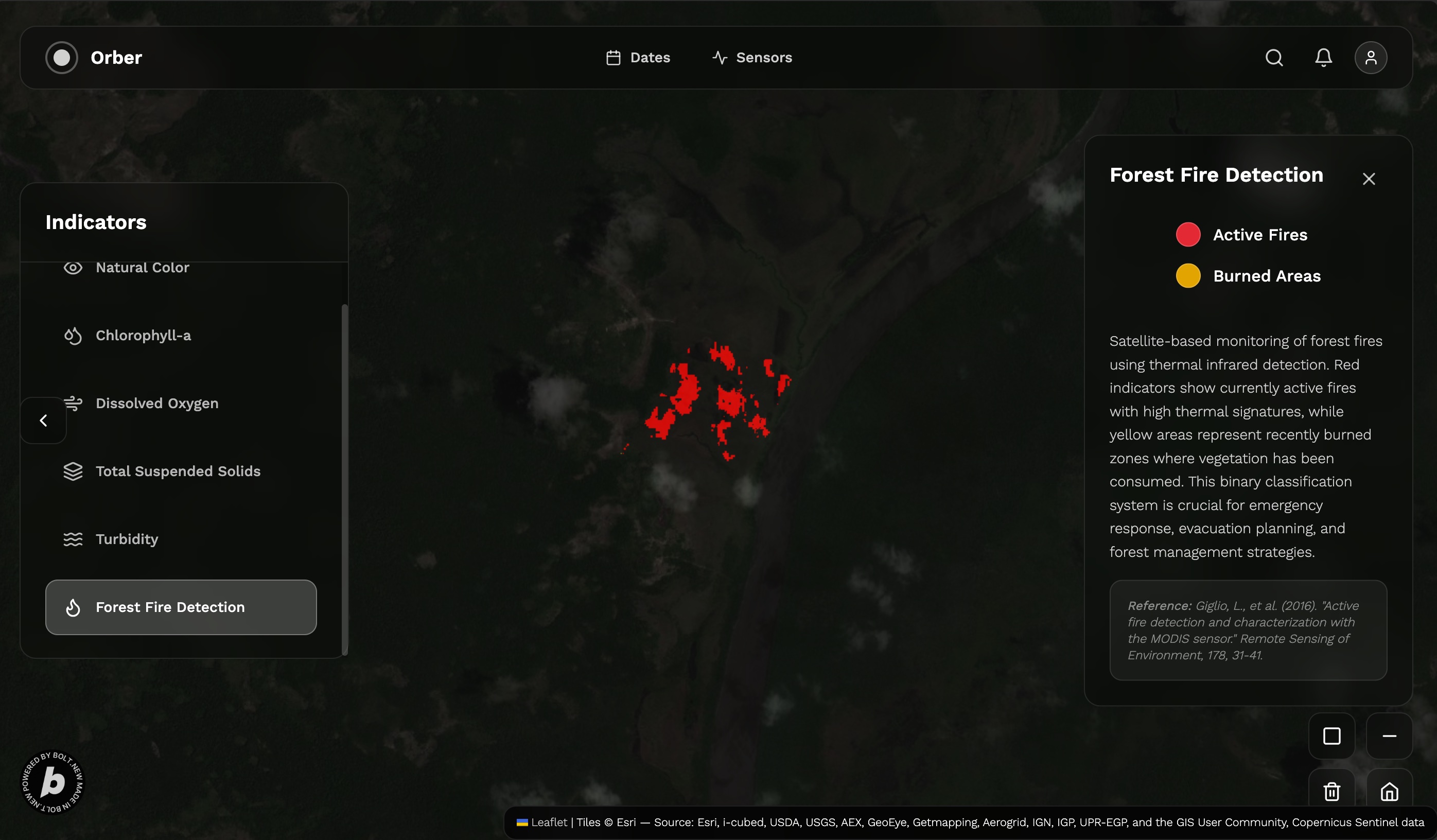
Task: Open the user profile avatar
Action: [x=1370, y=58]
